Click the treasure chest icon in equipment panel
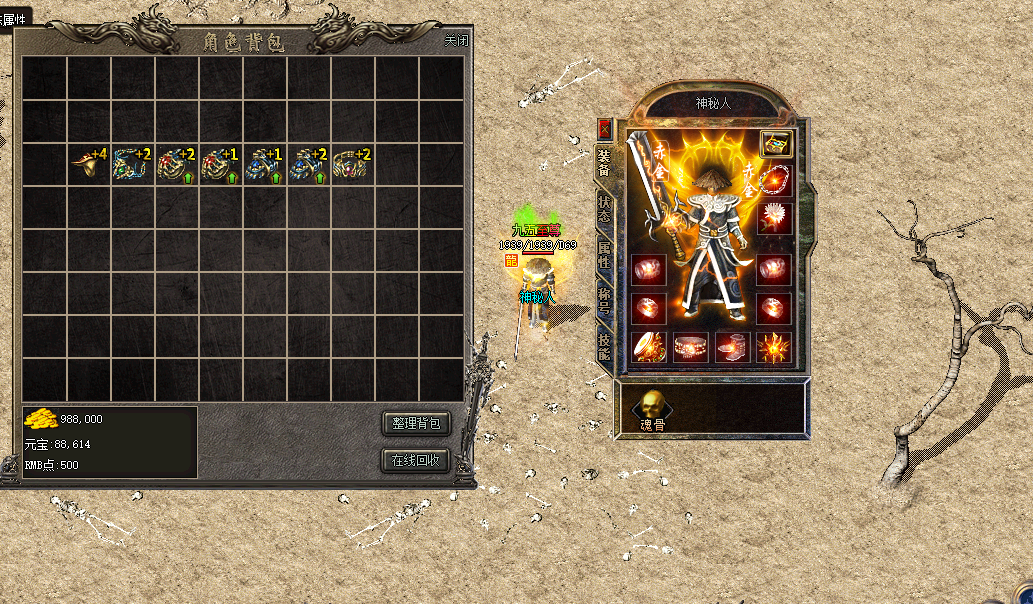The height and width of the screenshot is (604, 1033). tap(775, 143)
